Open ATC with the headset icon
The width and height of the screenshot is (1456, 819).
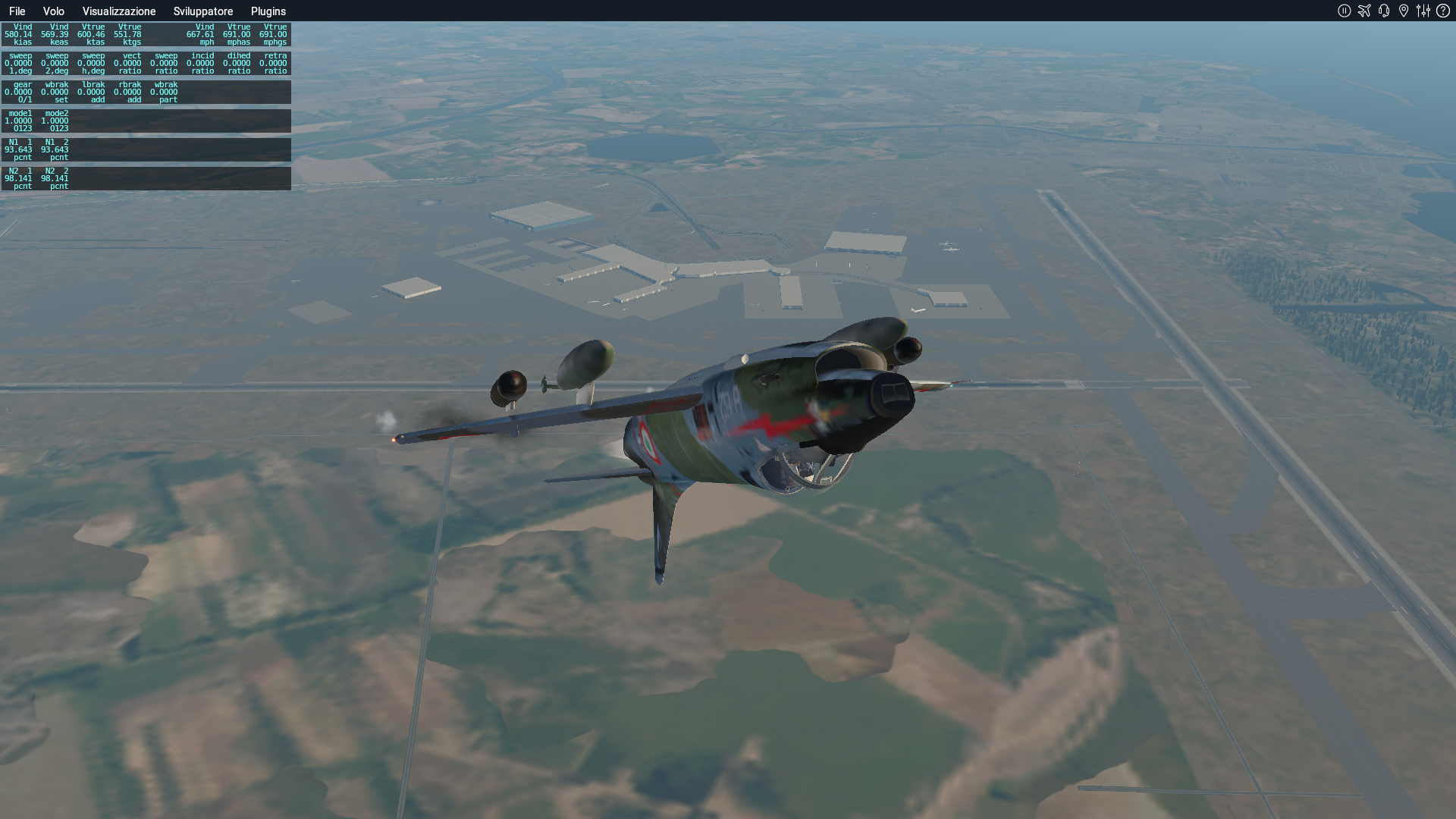pos(1384,11)
